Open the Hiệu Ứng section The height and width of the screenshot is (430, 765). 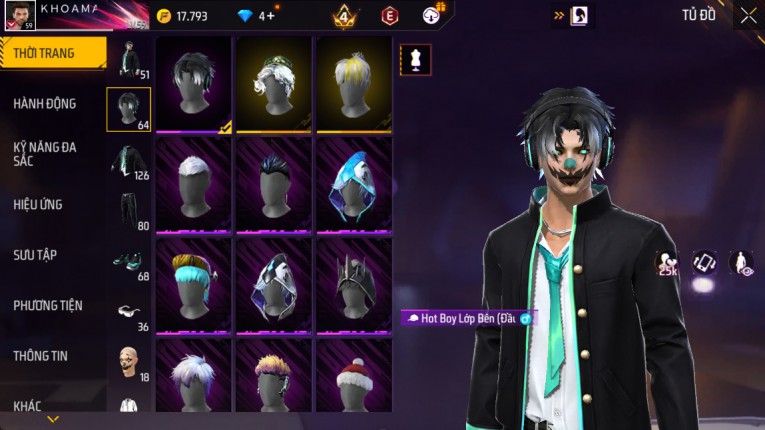point(39,204)
